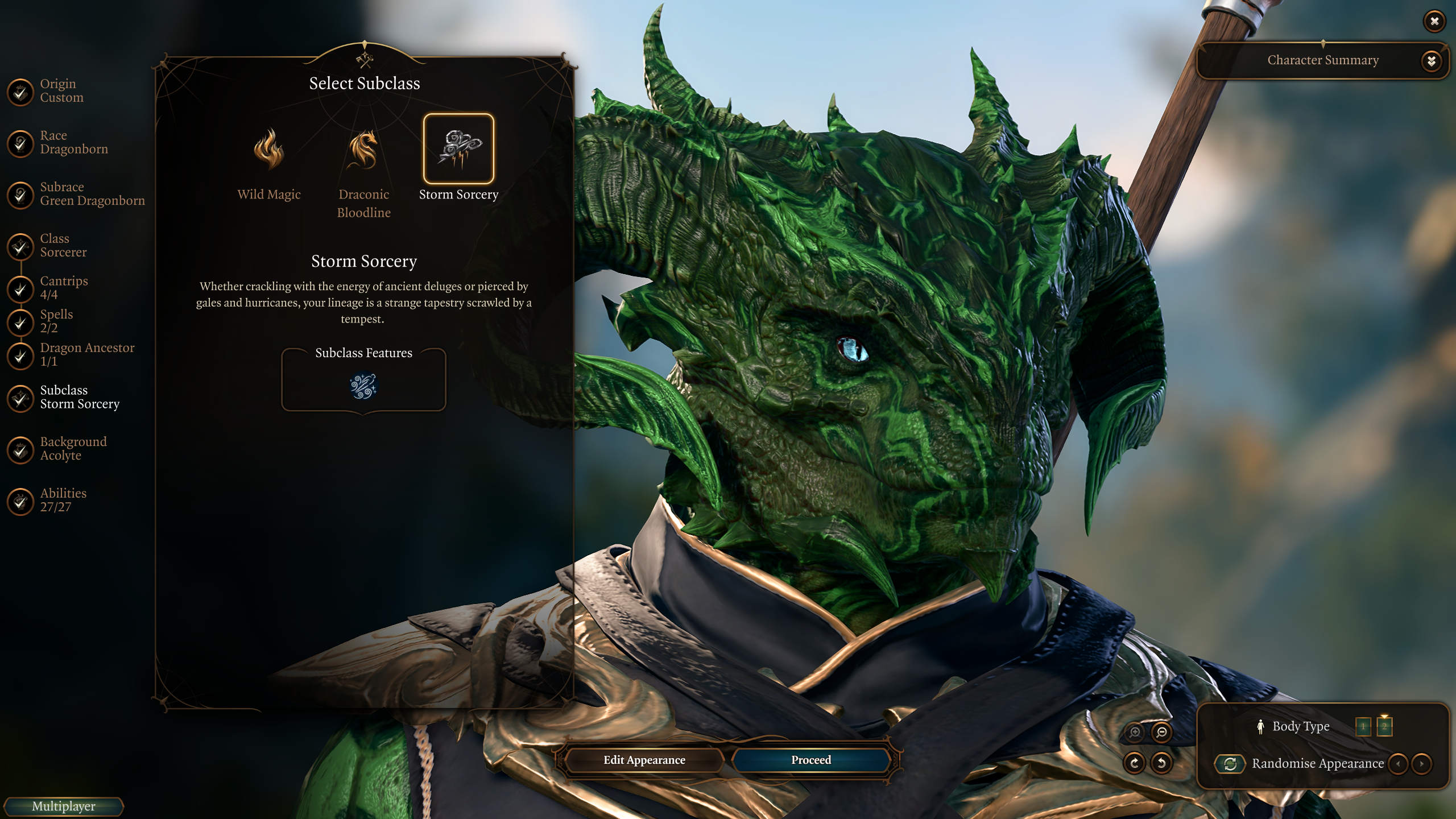Open the Edit Appearance screen
Viewport: 1456px width, 819px height.
(644, 760)
